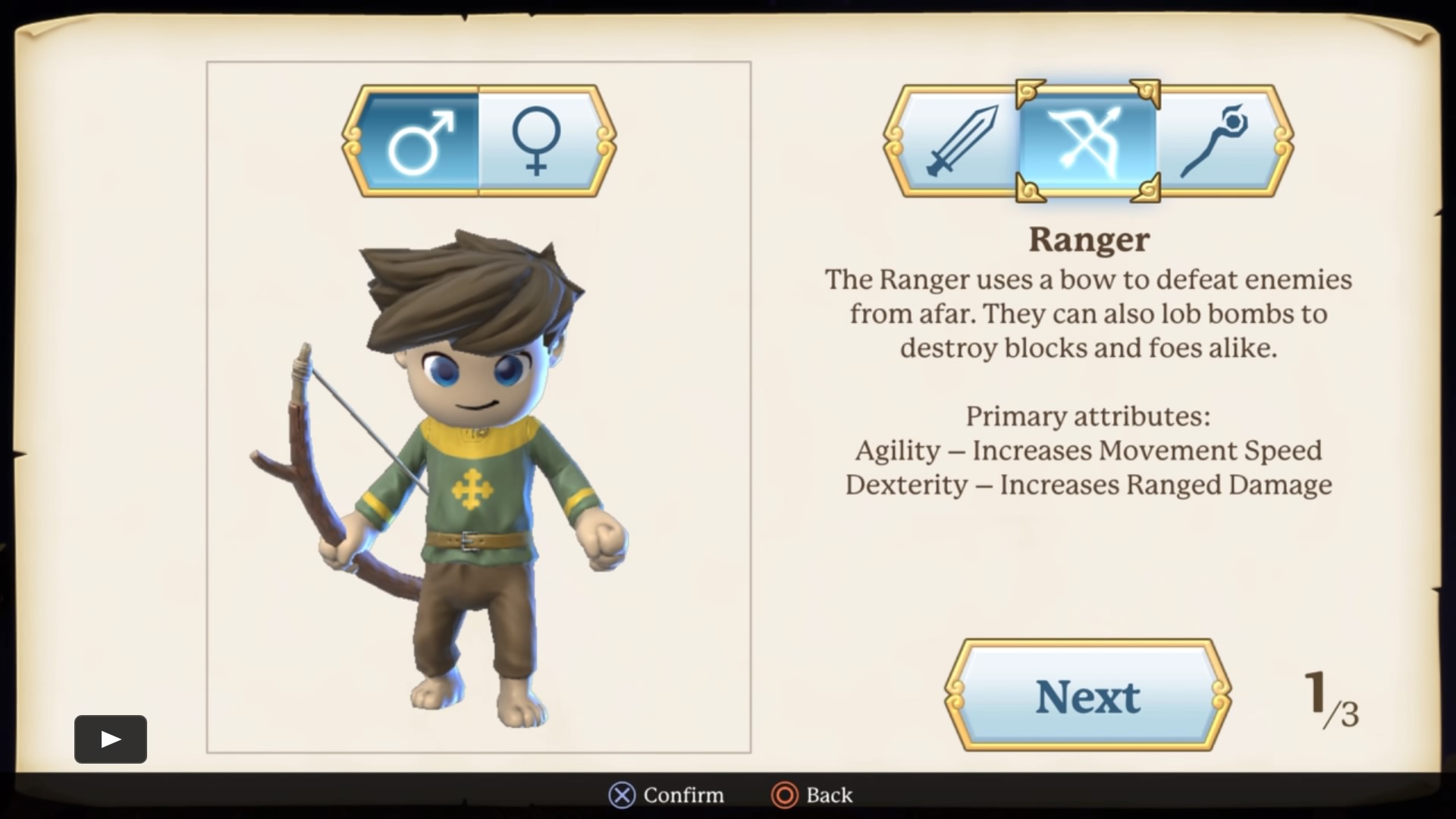Choose the female gender symbol
The width and height of the screenshot is (1456, 819).
click(x=537, y=141)
